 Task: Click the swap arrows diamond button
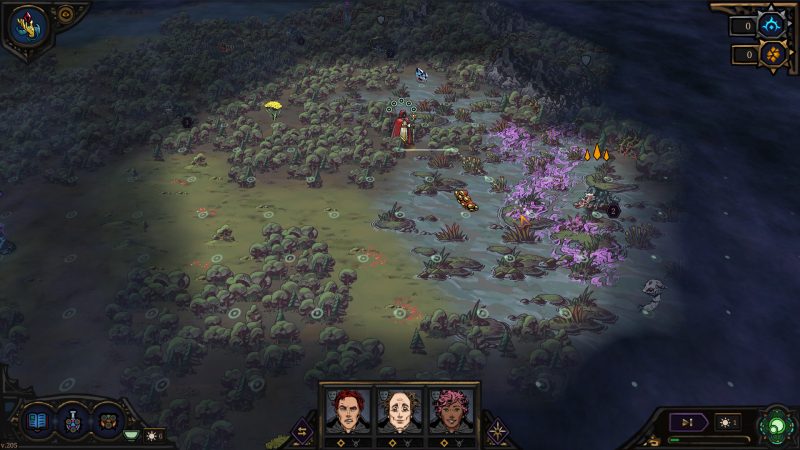301,431
